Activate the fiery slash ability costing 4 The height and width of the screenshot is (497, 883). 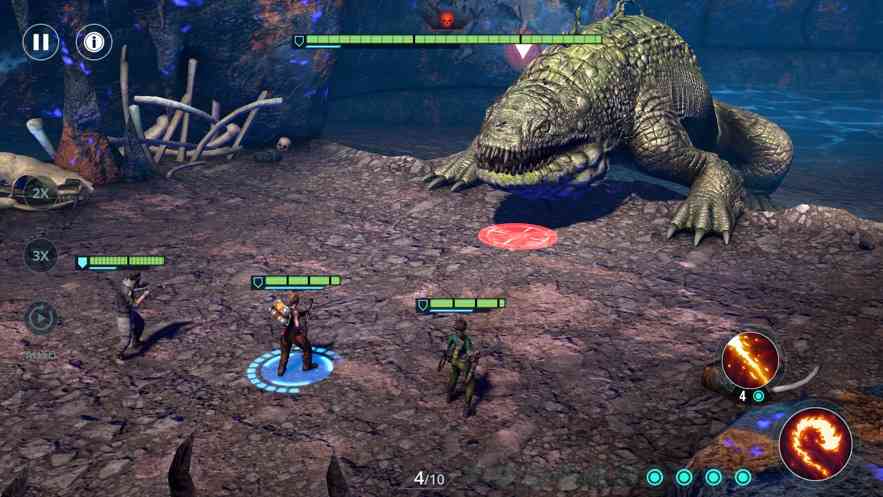pyautogui.click(x=751, y=360)
